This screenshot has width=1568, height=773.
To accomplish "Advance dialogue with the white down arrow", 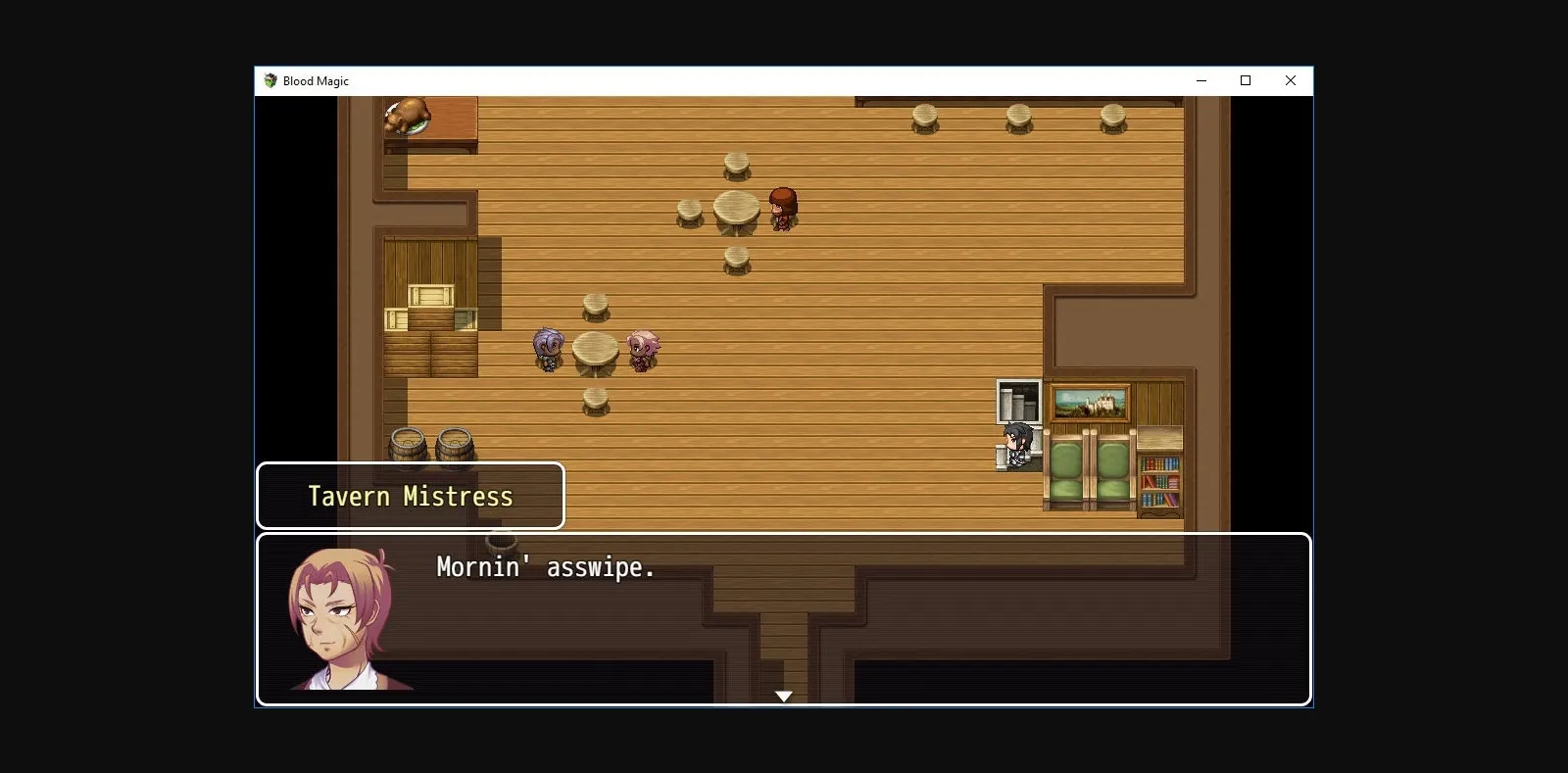I will tap(783, 696).
